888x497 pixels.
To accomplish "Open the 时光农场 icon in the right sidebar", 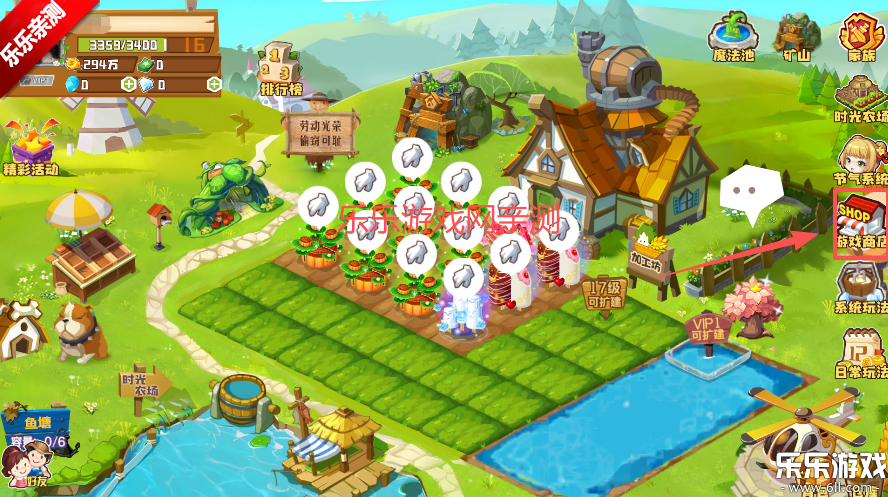I will (862, 98).
